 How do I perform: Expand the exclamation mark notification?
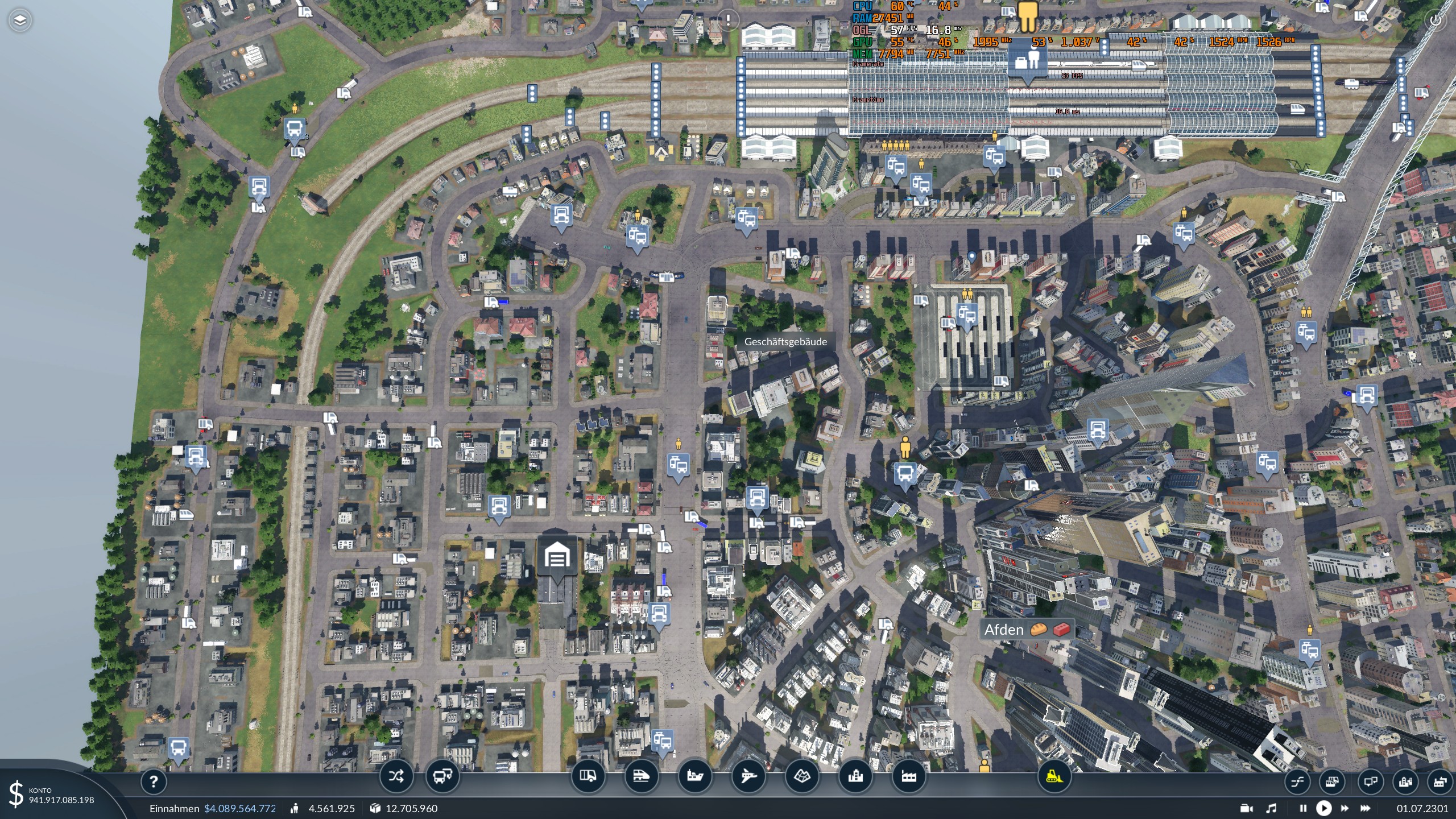coord(727,19)
